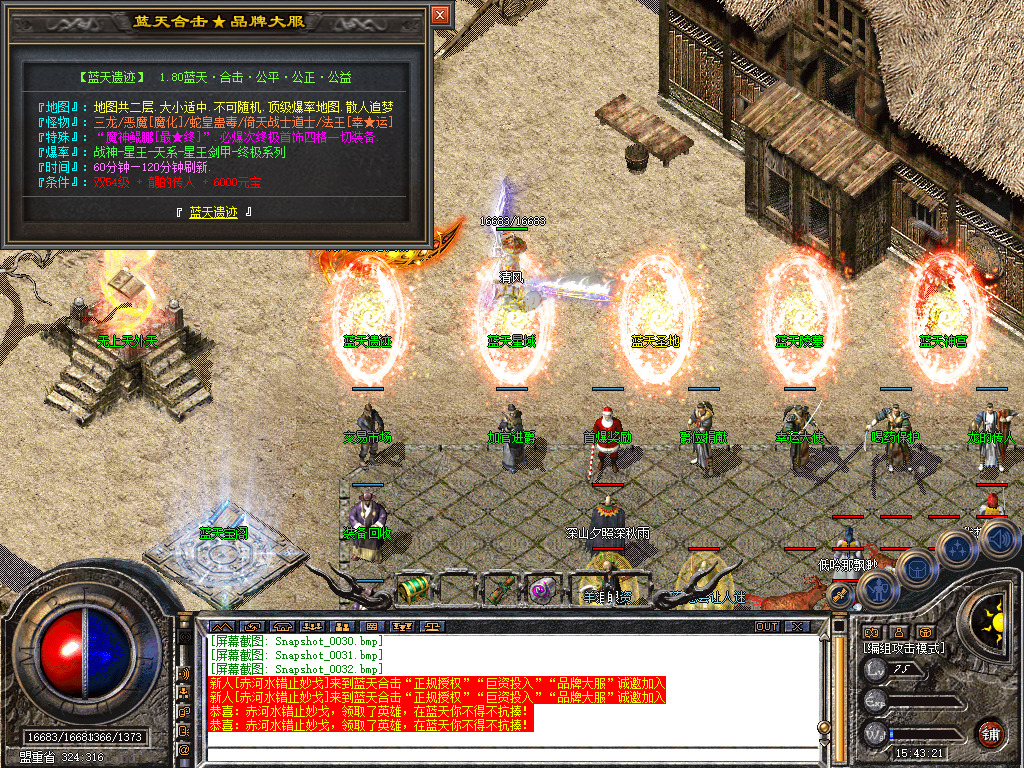Screen dimensions: 1024x768
Task: Toggle sound with the speaker button
Action: tap(999, 539)
